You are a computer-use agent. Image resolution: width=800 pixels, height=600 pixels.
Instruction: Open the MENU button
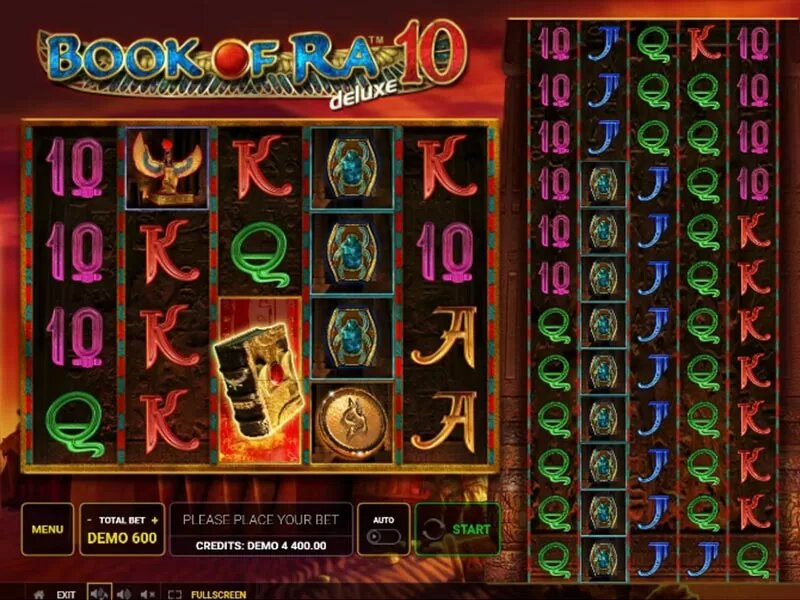click(x=47, y=529)
